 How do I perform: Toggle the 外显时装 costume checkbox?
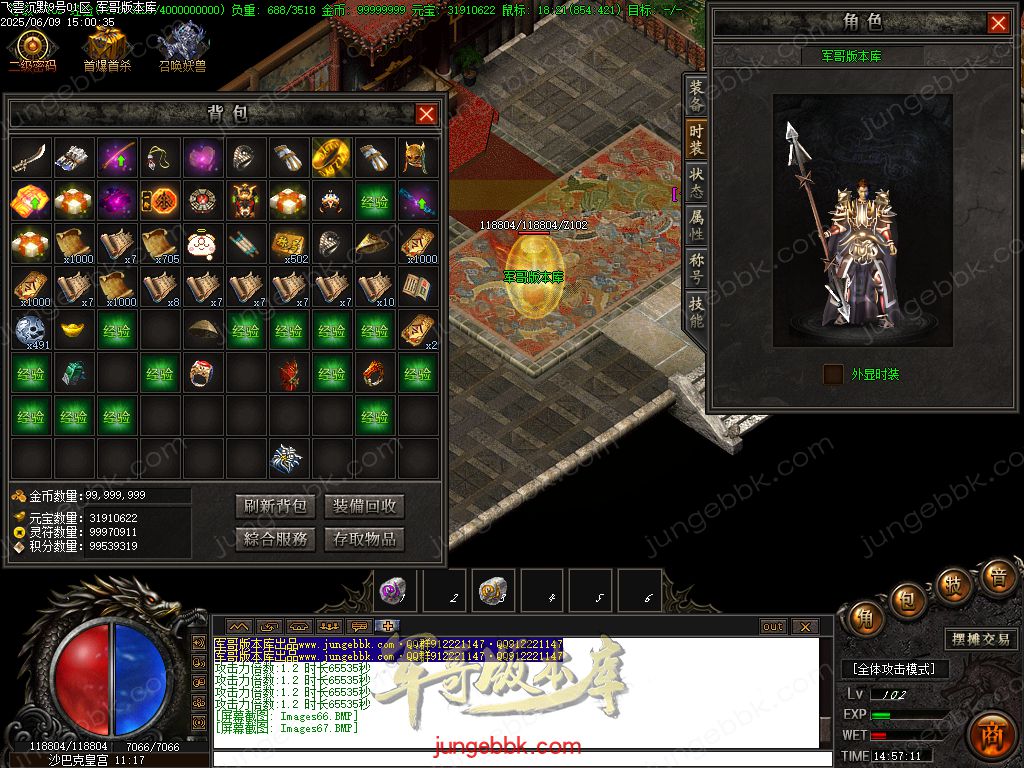tap(833, 374)
